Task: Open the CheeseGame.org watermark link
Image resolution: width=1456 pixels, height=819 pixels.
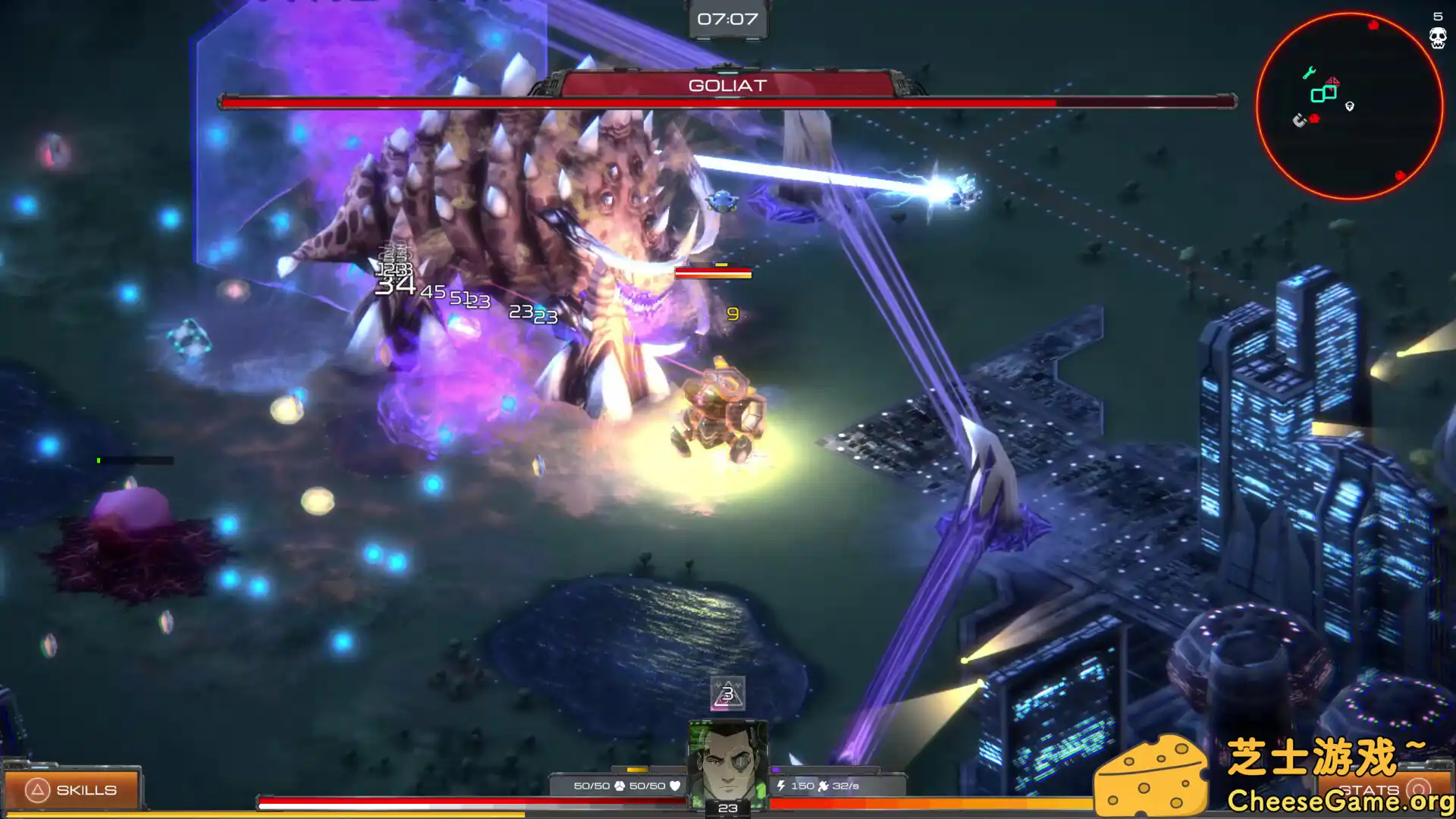Action: pyautogui.click(x=1339, y=801)
